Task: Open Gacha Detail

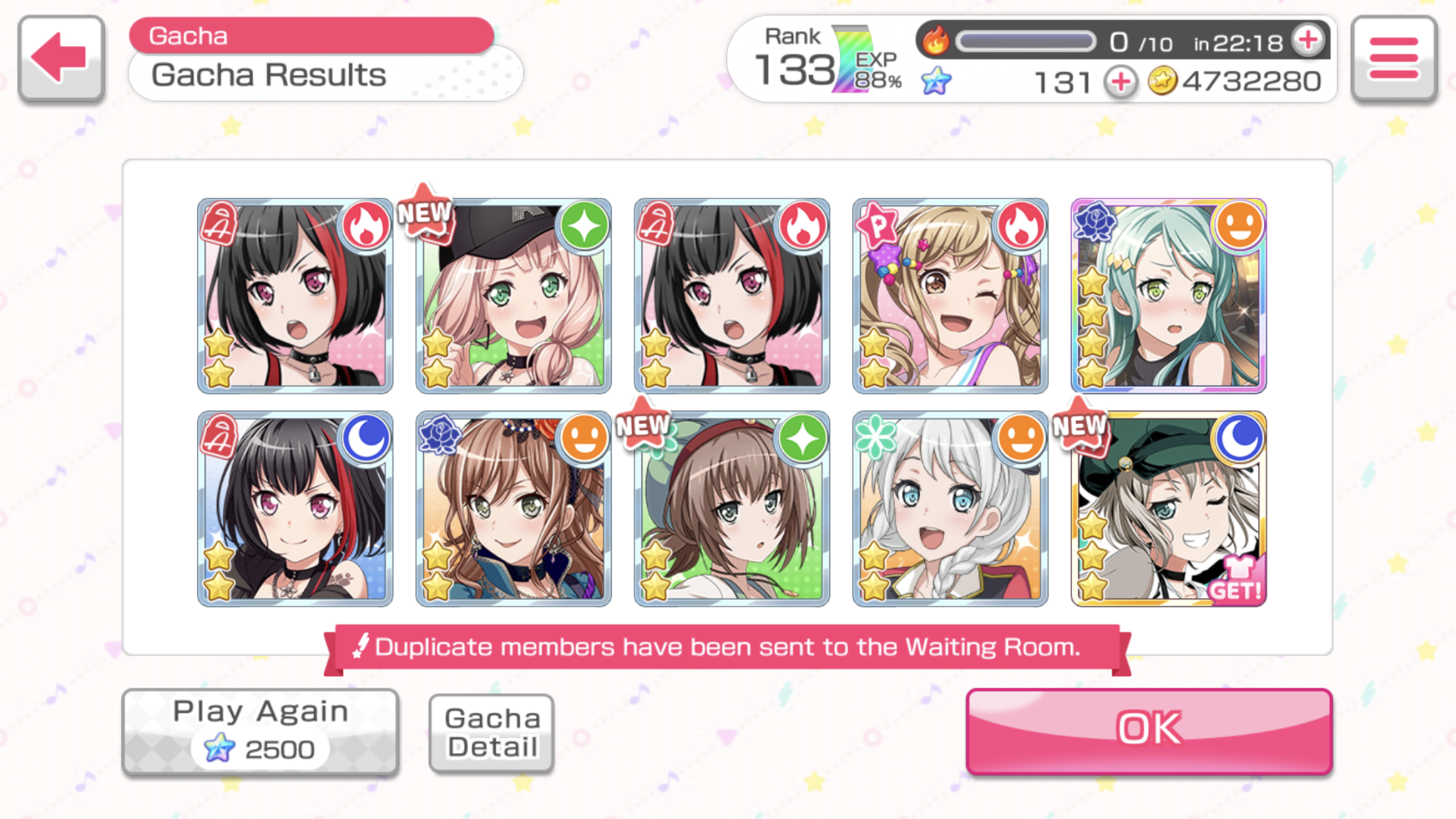Action: pos(491,732)
